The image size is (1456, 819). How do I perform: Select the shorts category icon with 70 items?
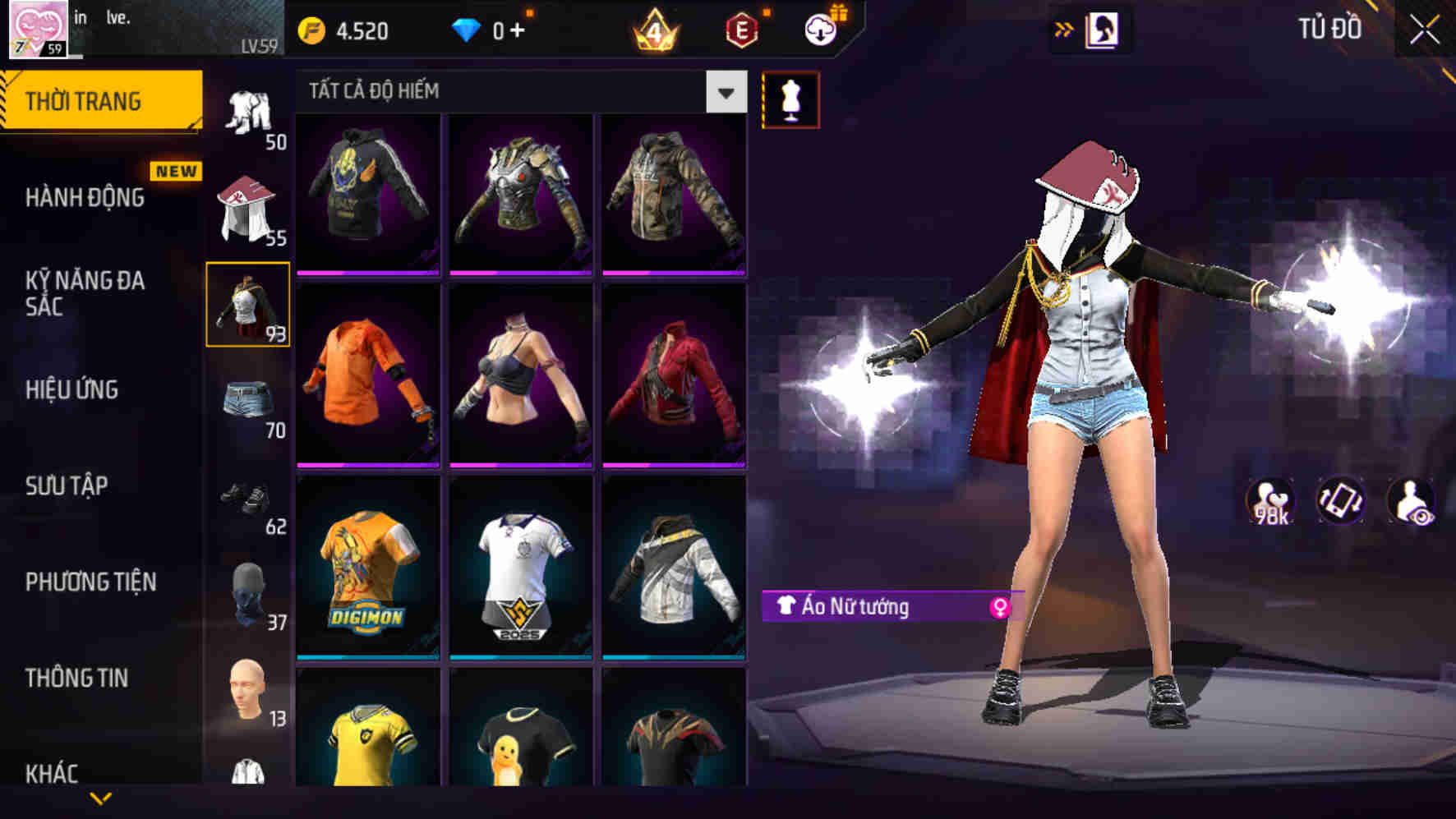[x=248, y=398]
